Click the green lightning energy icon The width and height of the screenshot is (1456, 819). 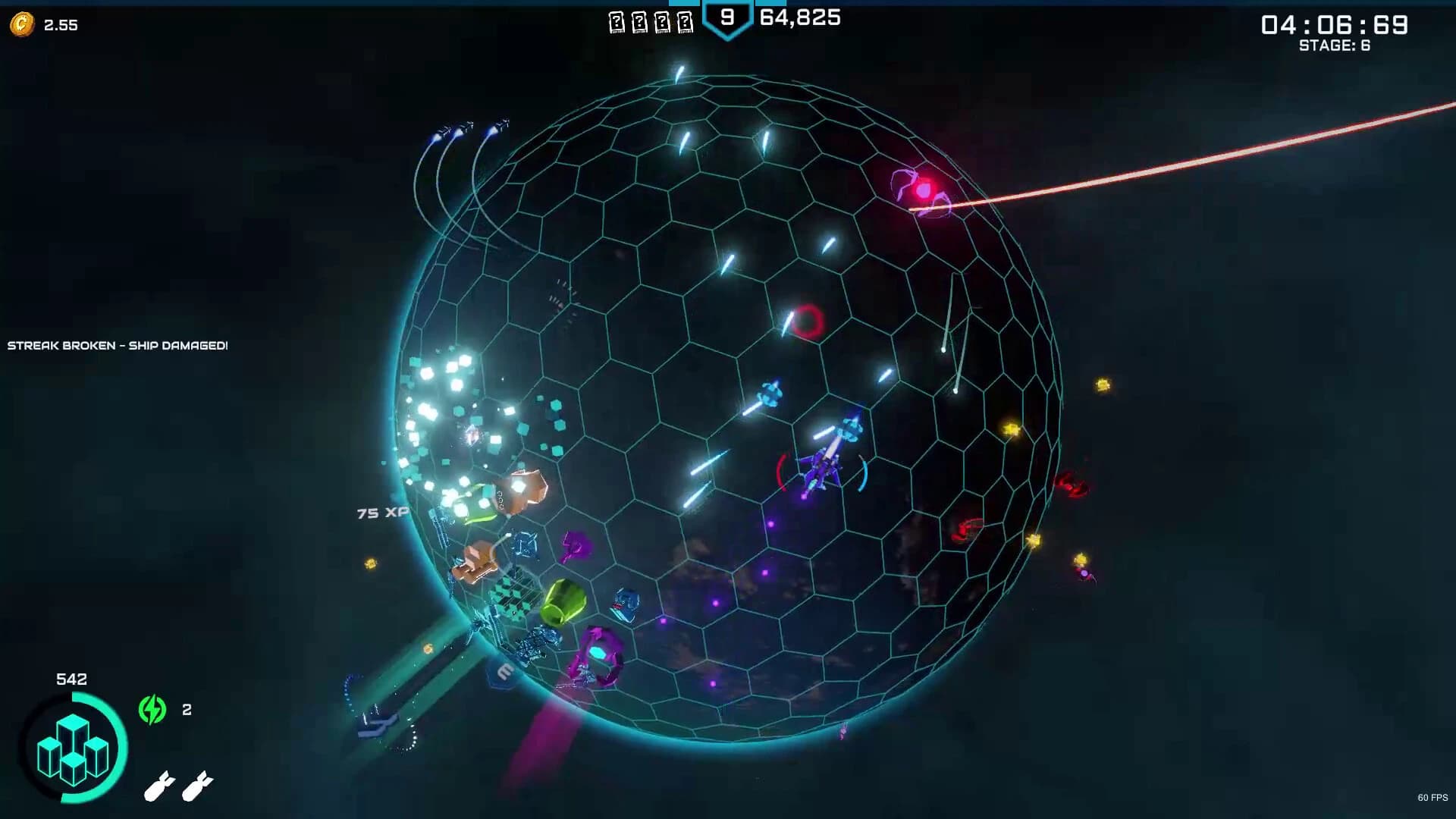pyautogui.click(x=152, y=711)
